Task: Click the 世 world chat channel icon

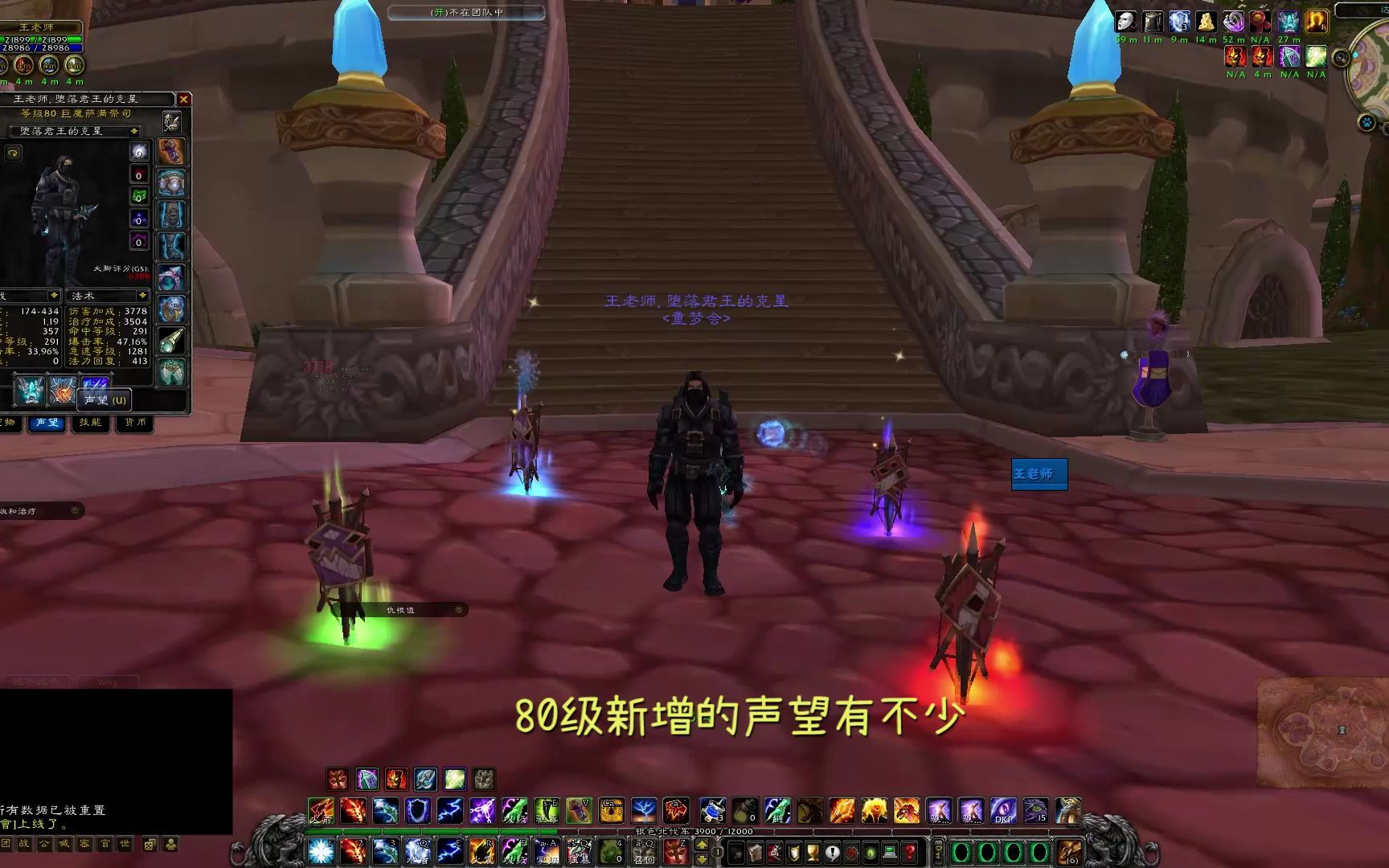Action: pyautogui.click(x=125, y=845)
